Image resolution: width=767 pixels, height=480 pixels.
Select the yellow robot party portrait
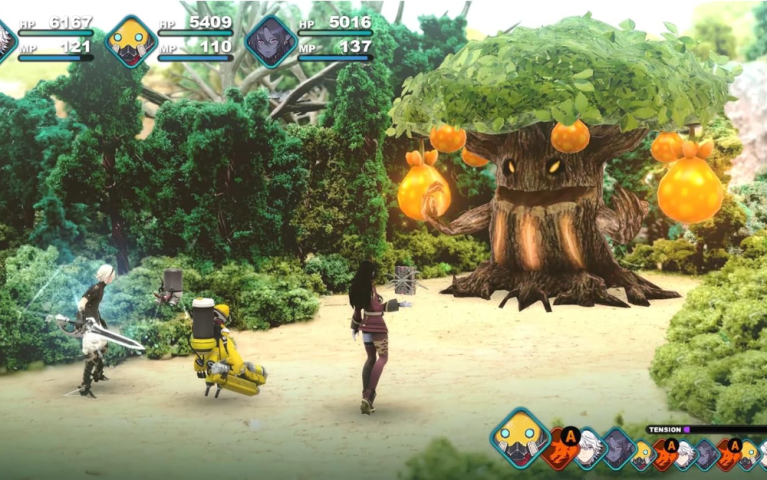tap(131, 41)
